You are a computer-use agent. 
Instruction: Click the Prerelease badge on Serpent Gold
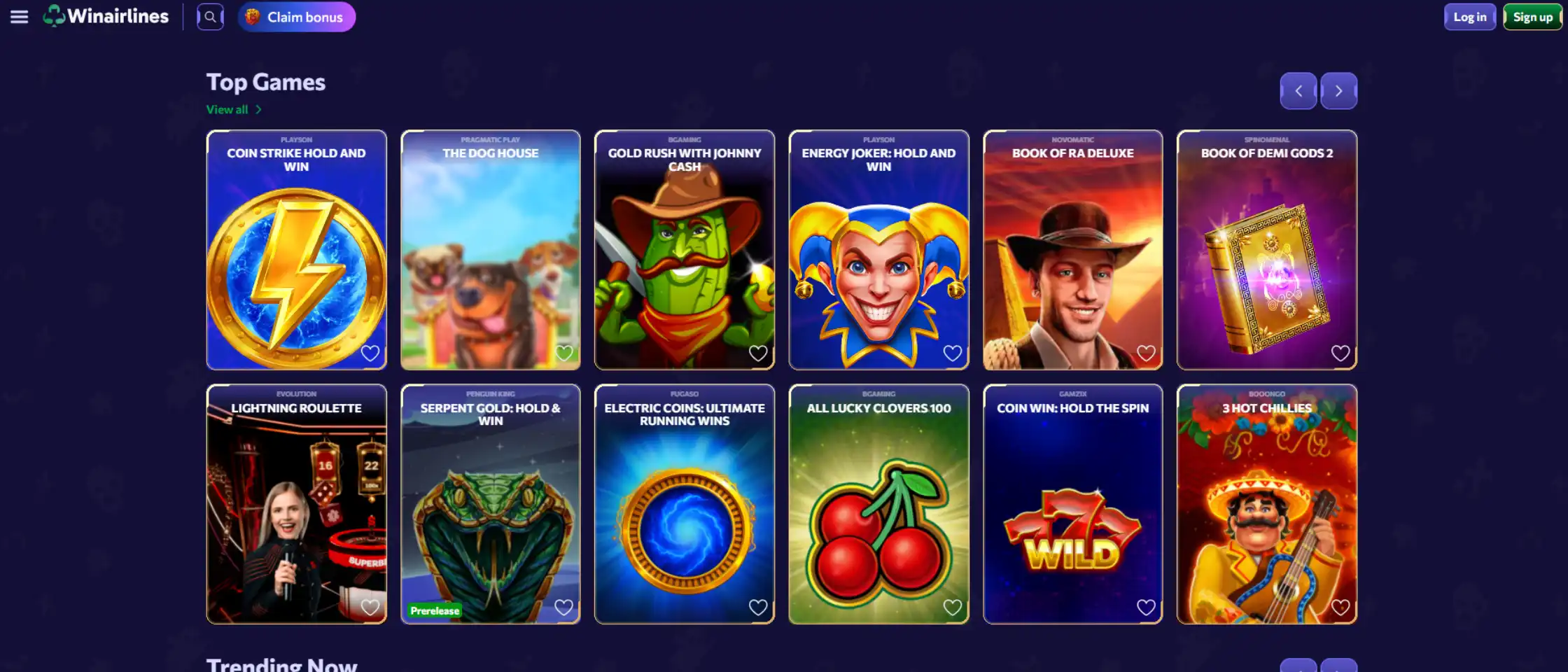pos(434,610)
